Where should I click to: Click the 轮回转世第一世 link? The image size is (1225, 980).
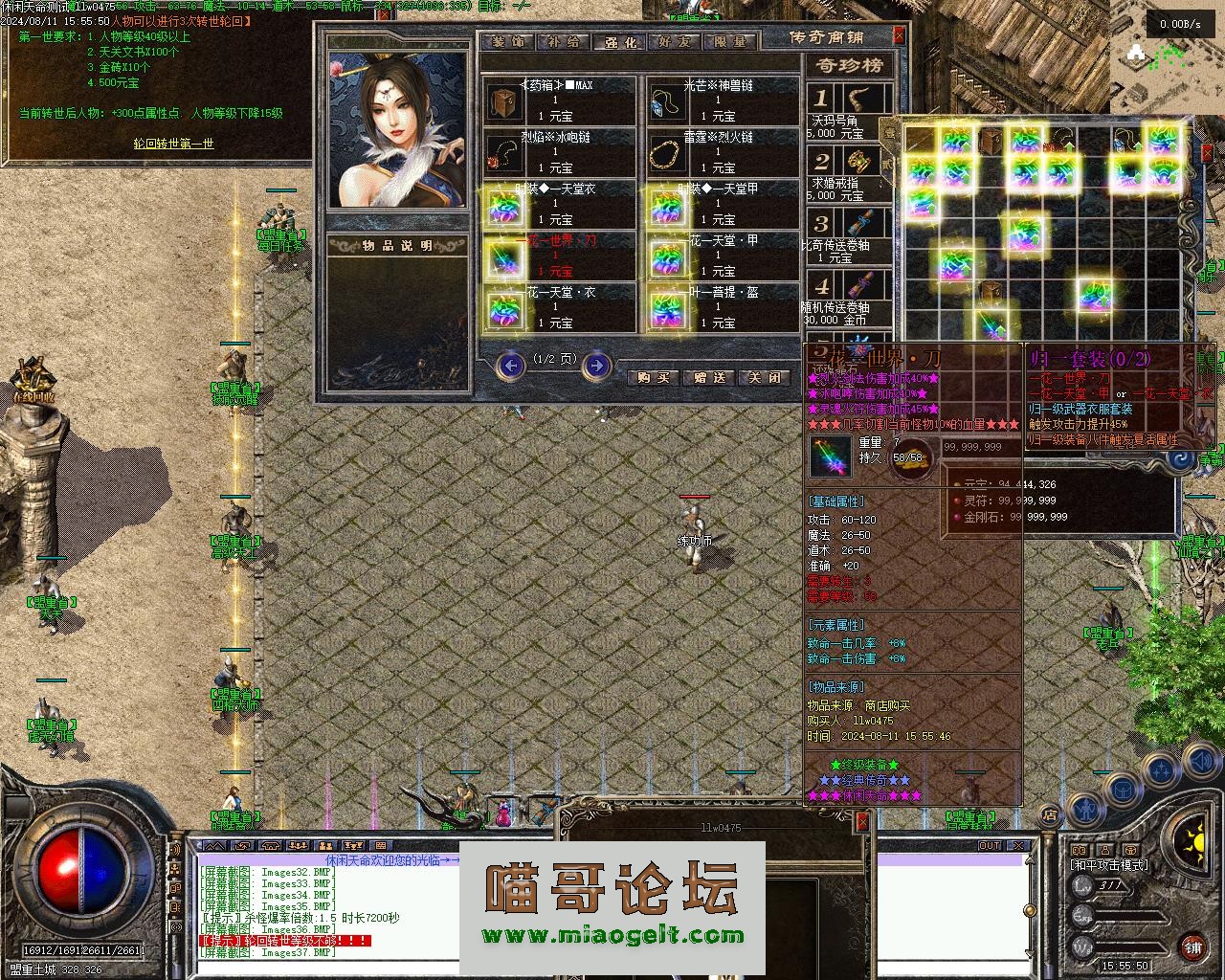(x=173, y=144)
